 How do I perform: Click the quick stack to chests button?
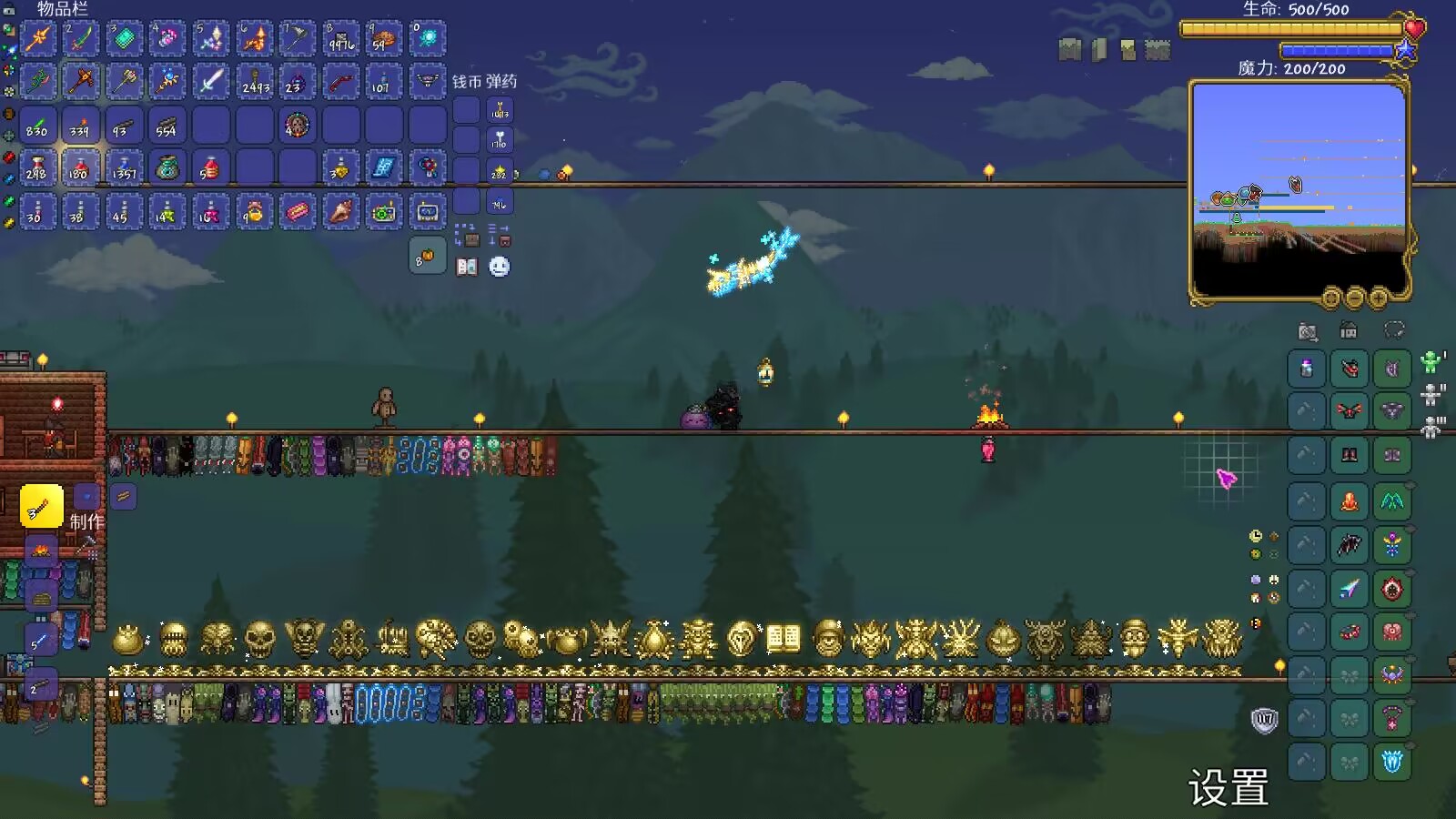[x=467, y=236]
